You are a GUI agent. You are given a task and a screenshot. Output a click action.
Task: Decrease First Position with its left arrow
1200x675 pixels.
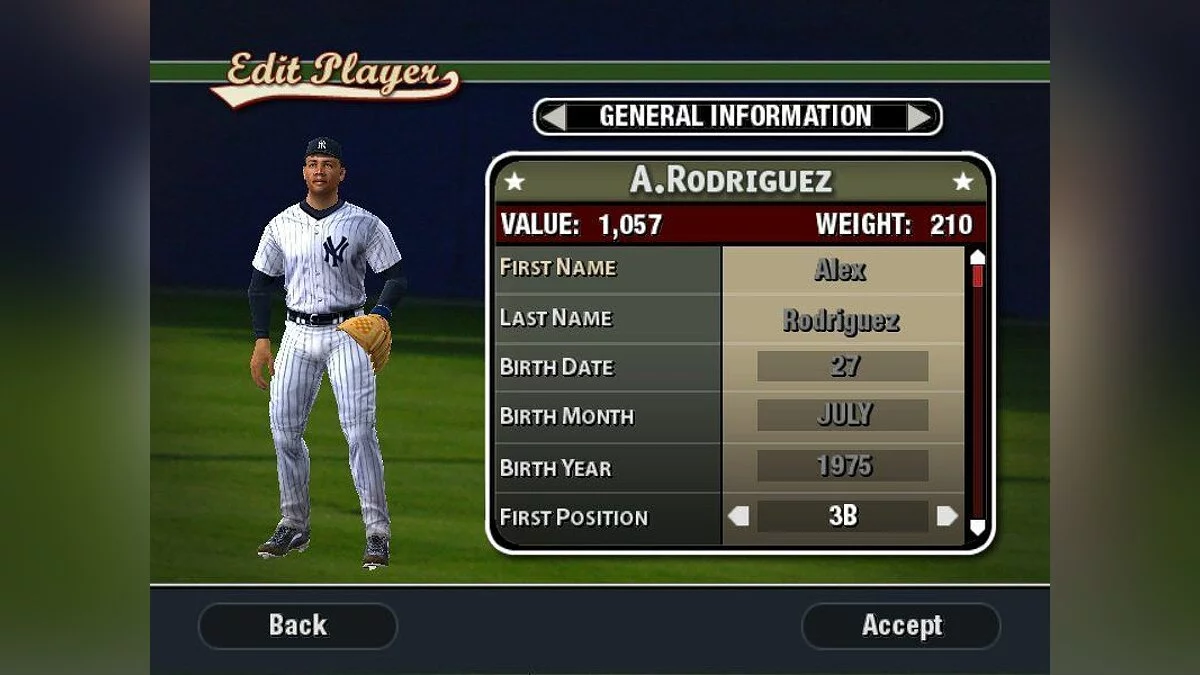[738, 517]
